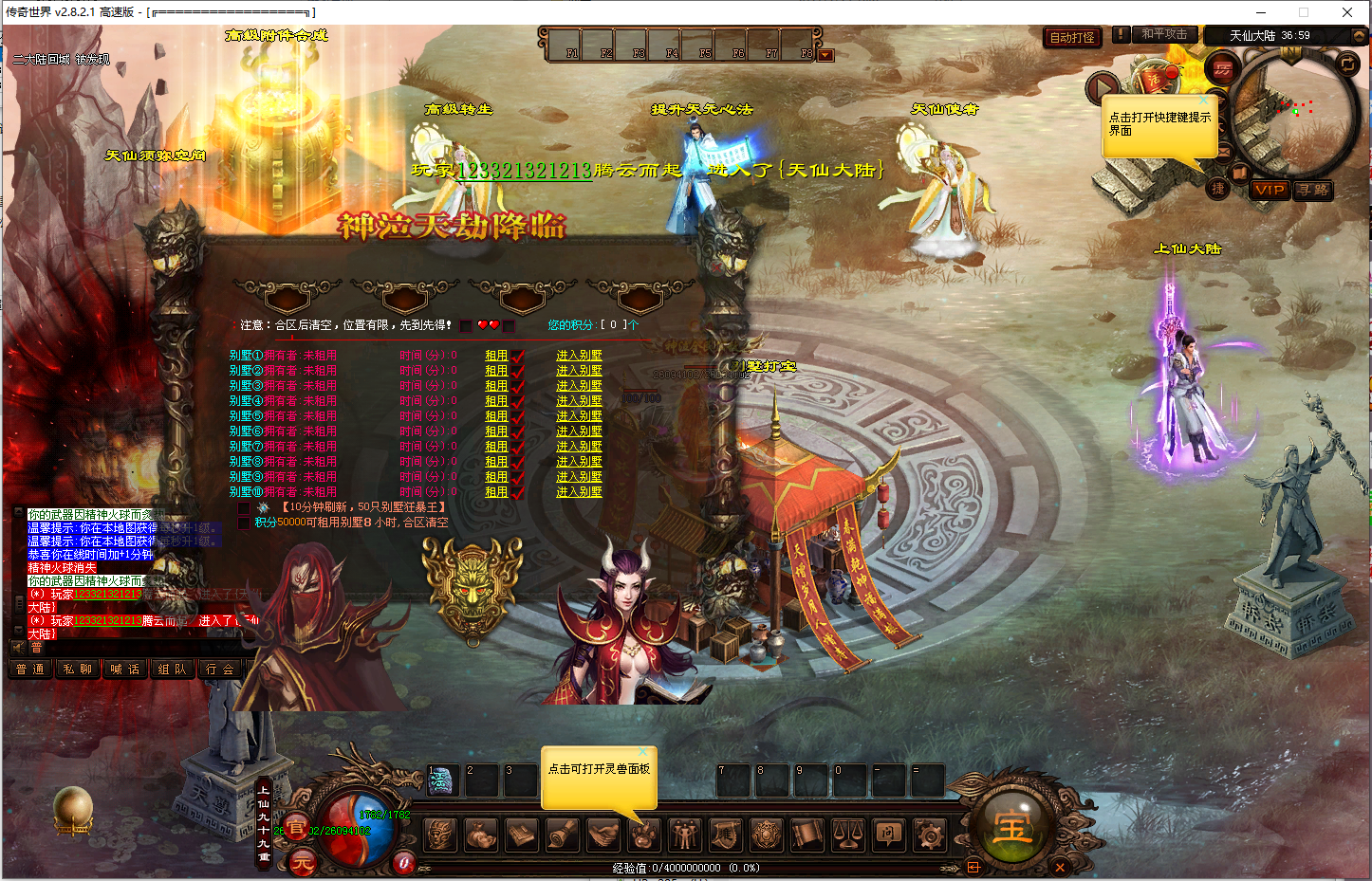Image resolution: width=1372 pixels, height=881 pixels.
Task: Toggle the 自动打怪 auto-fight button
Action: coord(1072,38)
